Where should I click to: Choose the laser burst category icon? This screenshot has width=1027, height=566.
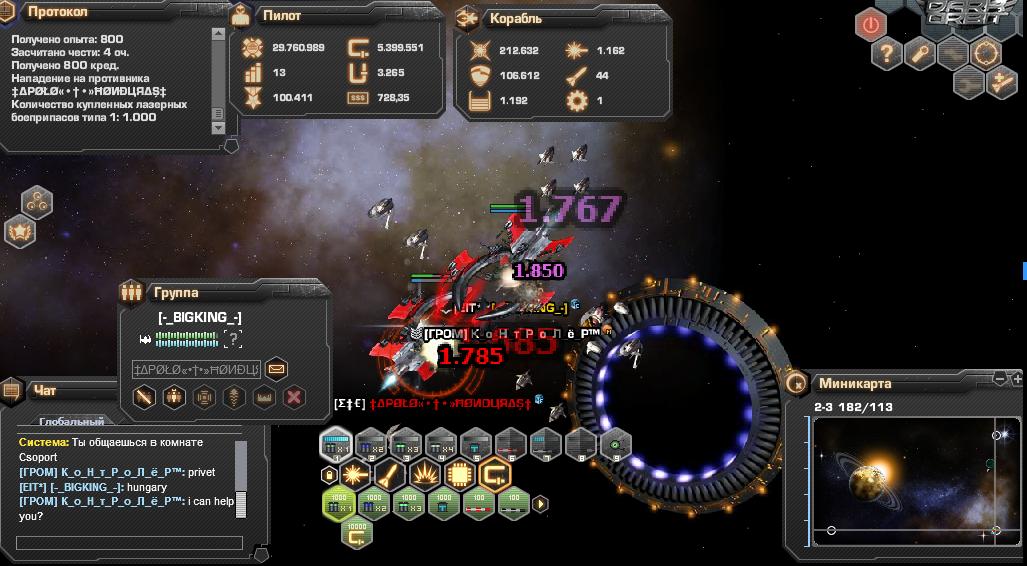click(356, 474)
